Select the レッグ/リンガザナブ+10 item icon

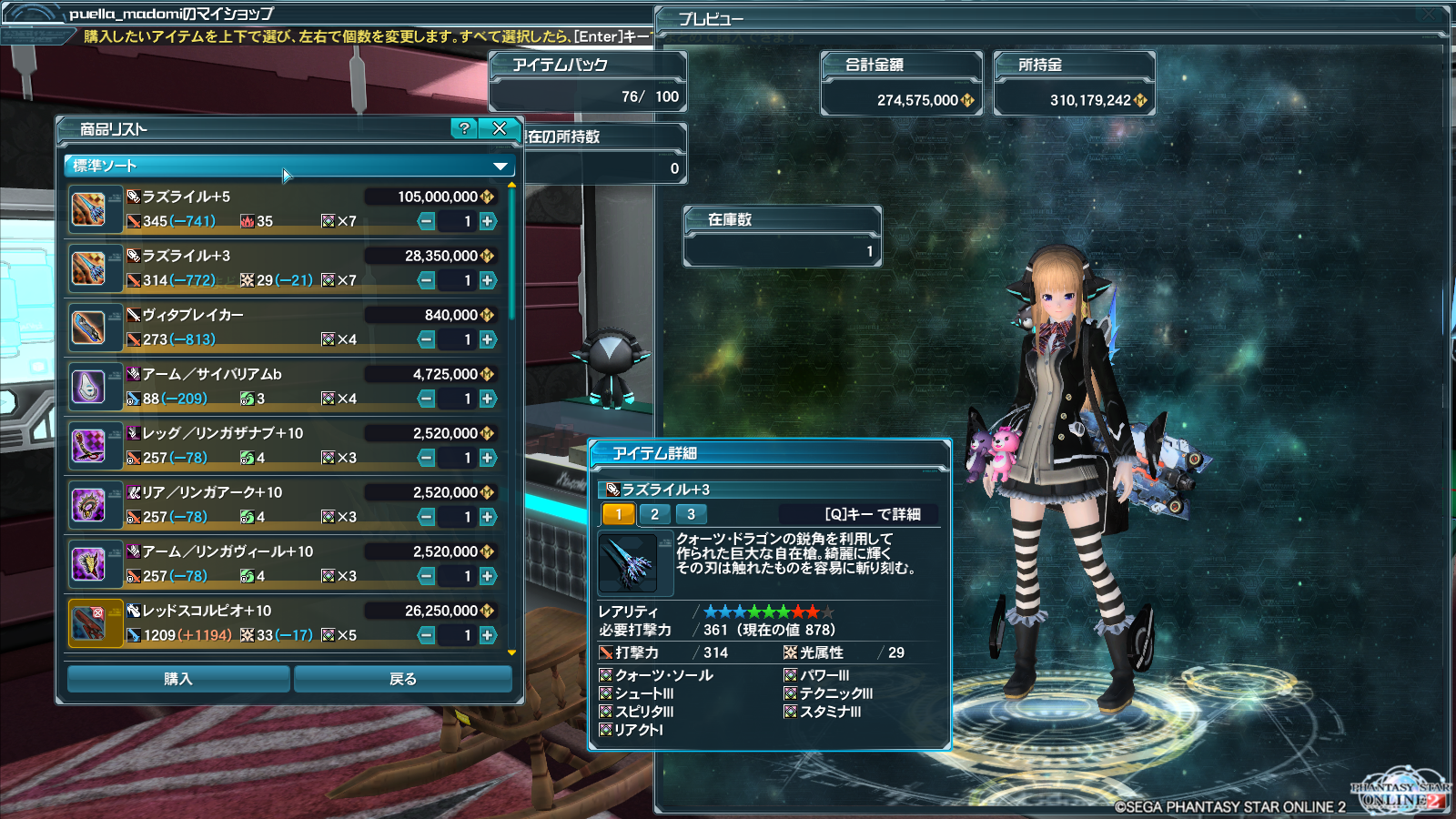(89, 445)
